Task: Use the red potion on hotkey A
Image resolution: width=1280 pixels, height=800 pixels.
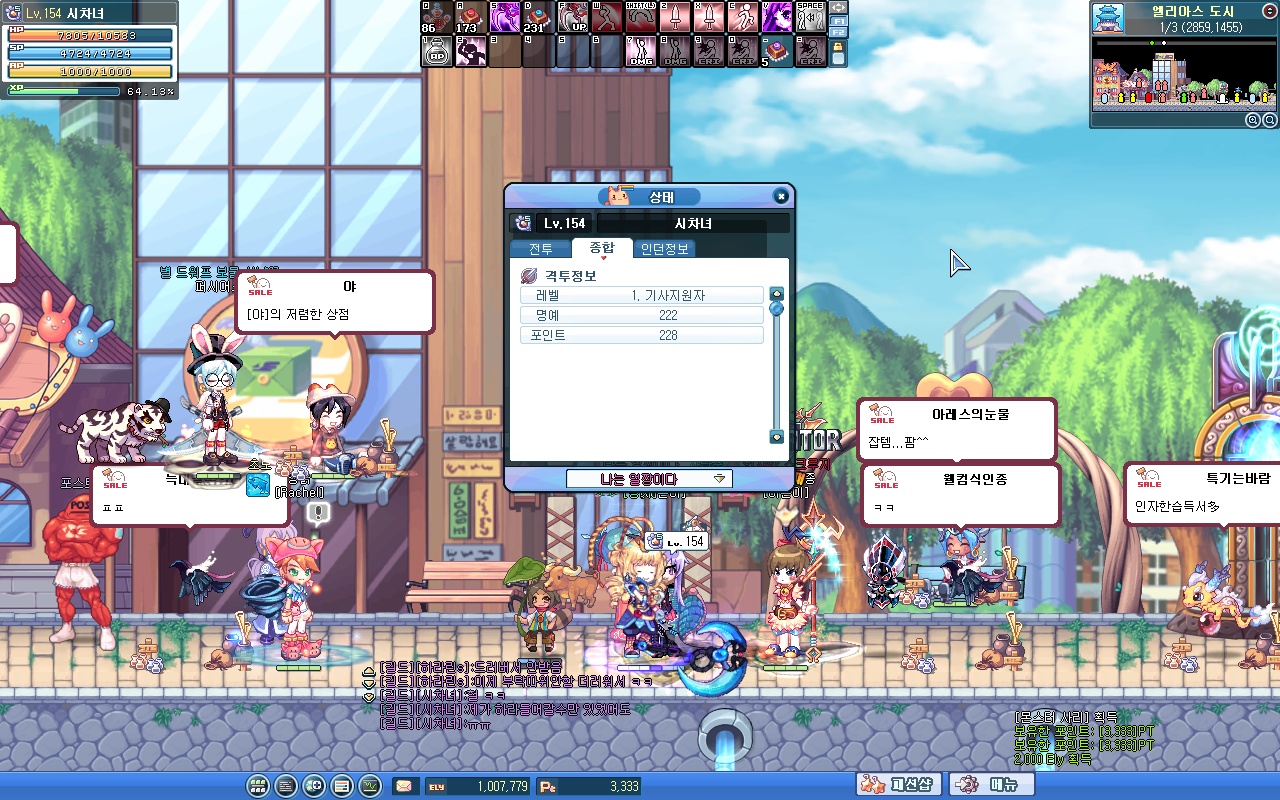Action: pos(471,18)
